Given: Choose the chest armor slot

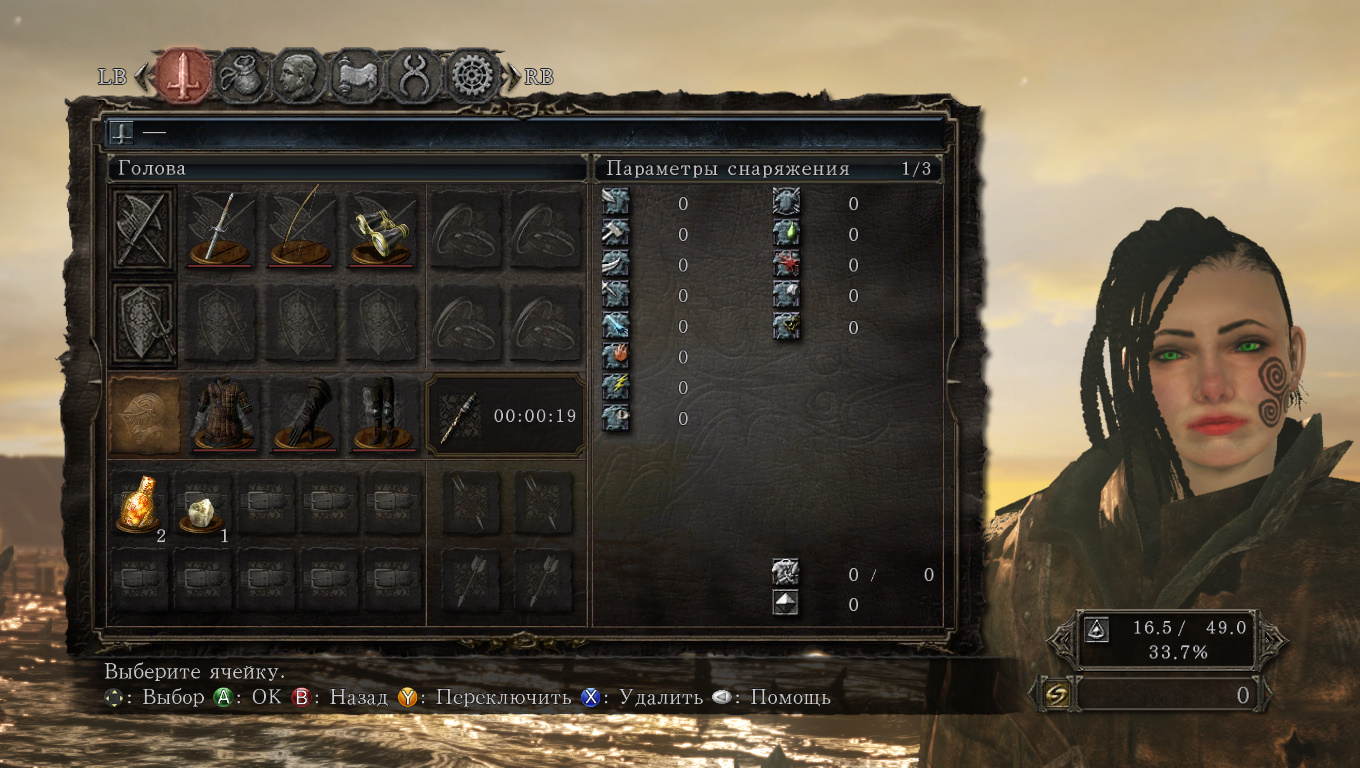Looking at the screenshot, I should [221, 415].
